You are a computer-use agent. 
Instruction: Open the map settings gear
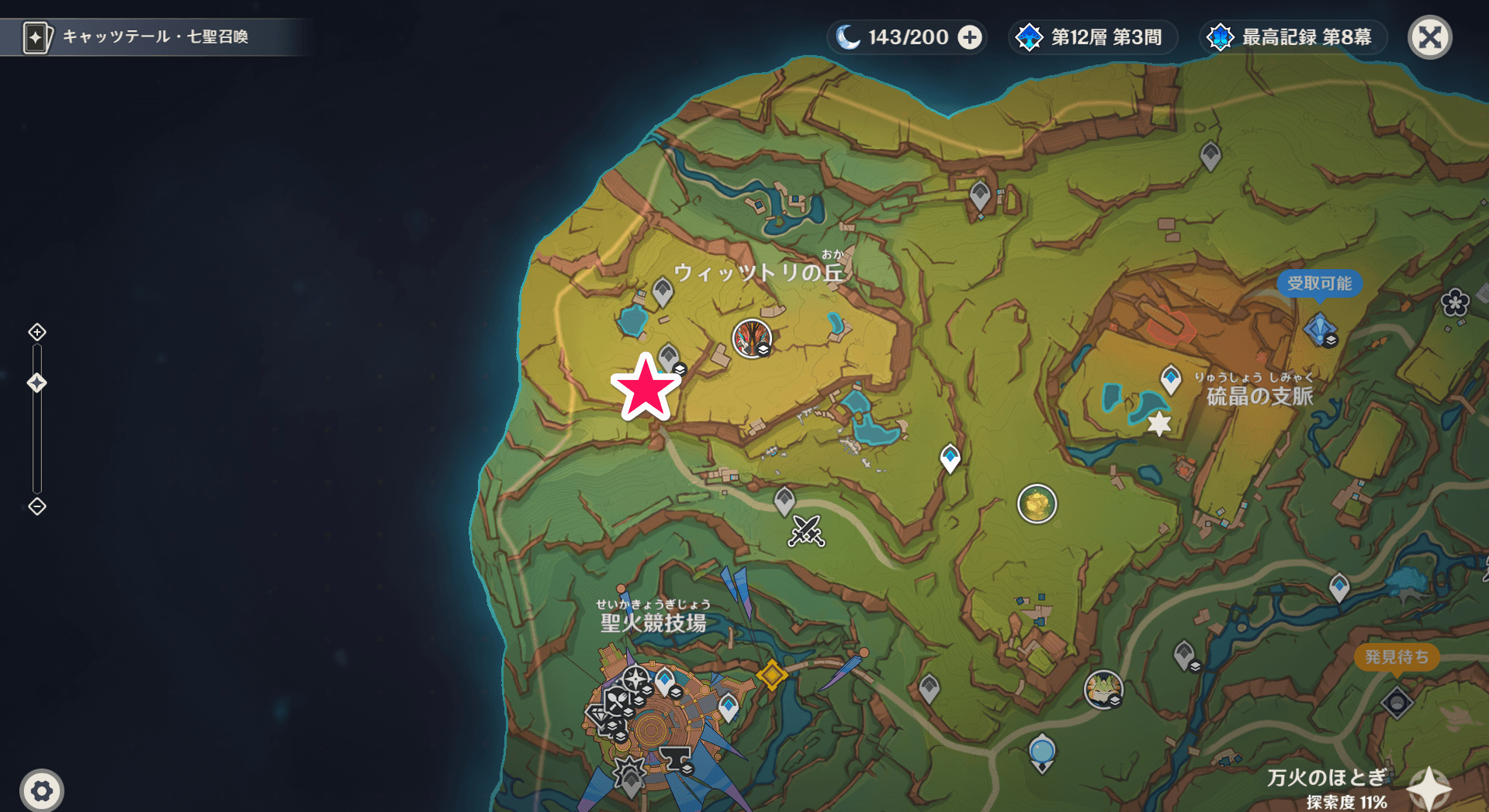pos(43,790)
